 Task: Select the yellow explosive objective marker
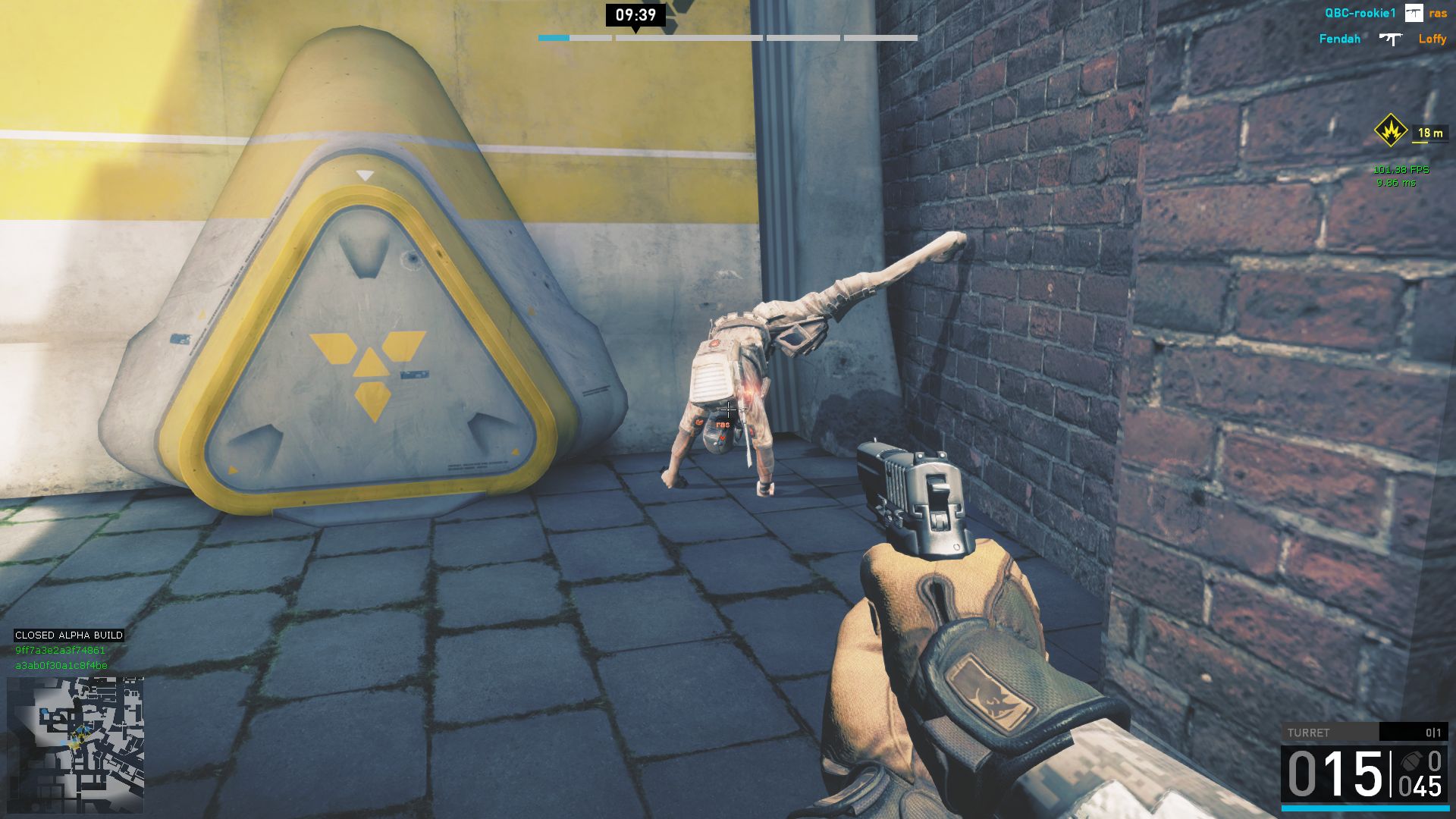coord(1390,131)
